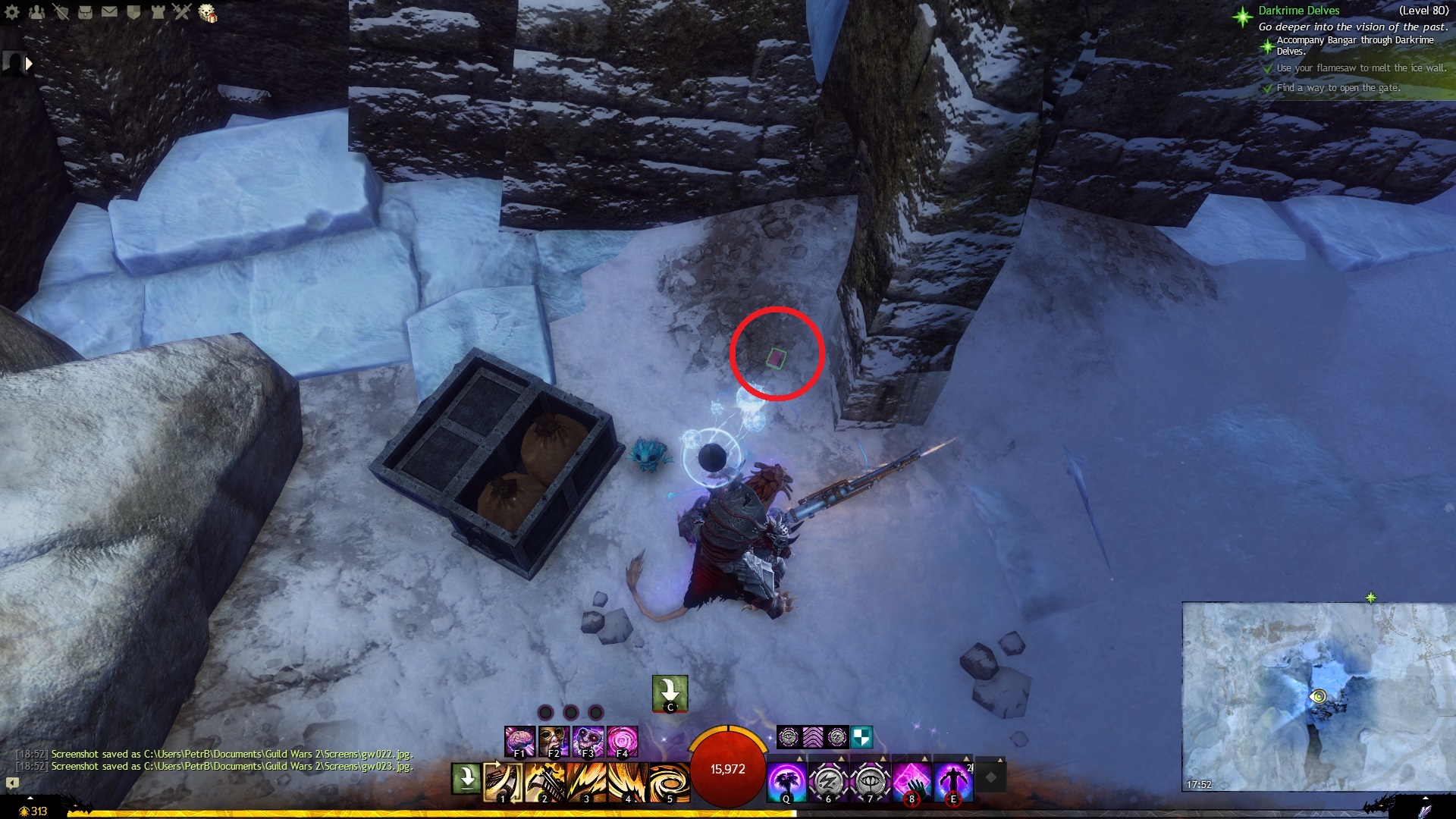Open the gear-shaped game menu

tap(12, 11)
